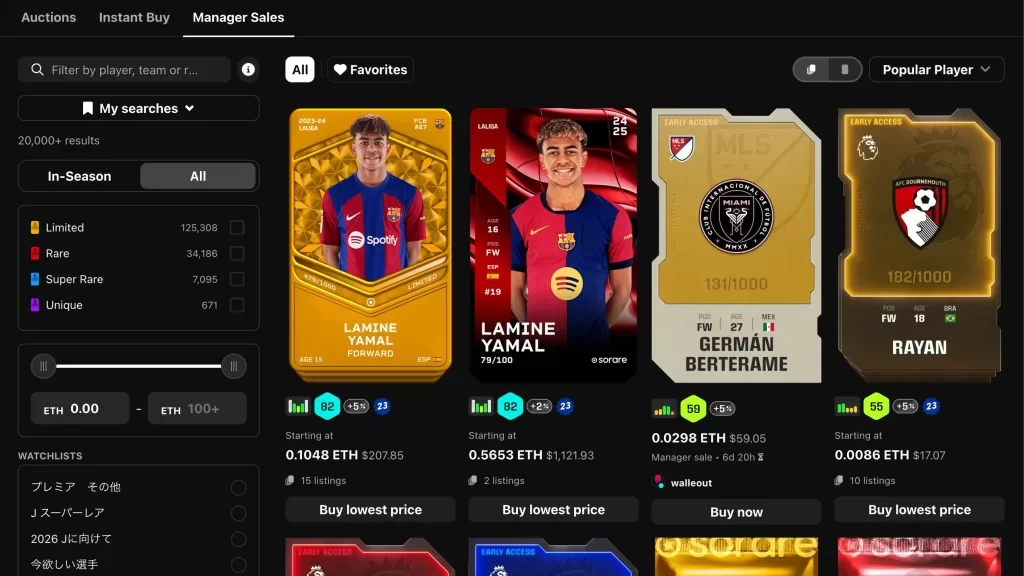Select the gold Lamine Yamal Limited card
The image size is (1024, 576).
370,245
